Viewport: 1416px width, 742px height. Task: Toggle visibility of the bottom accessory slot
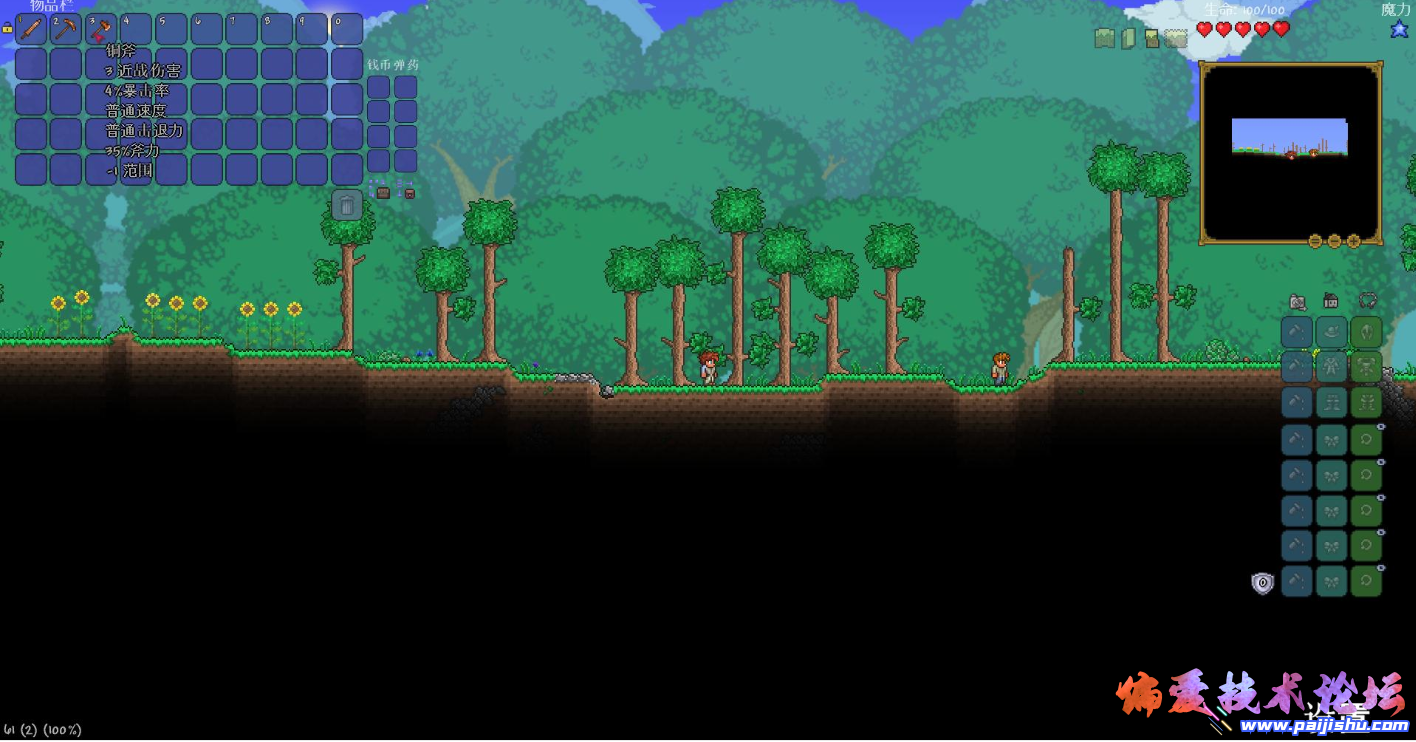[x=1383, y=567]
